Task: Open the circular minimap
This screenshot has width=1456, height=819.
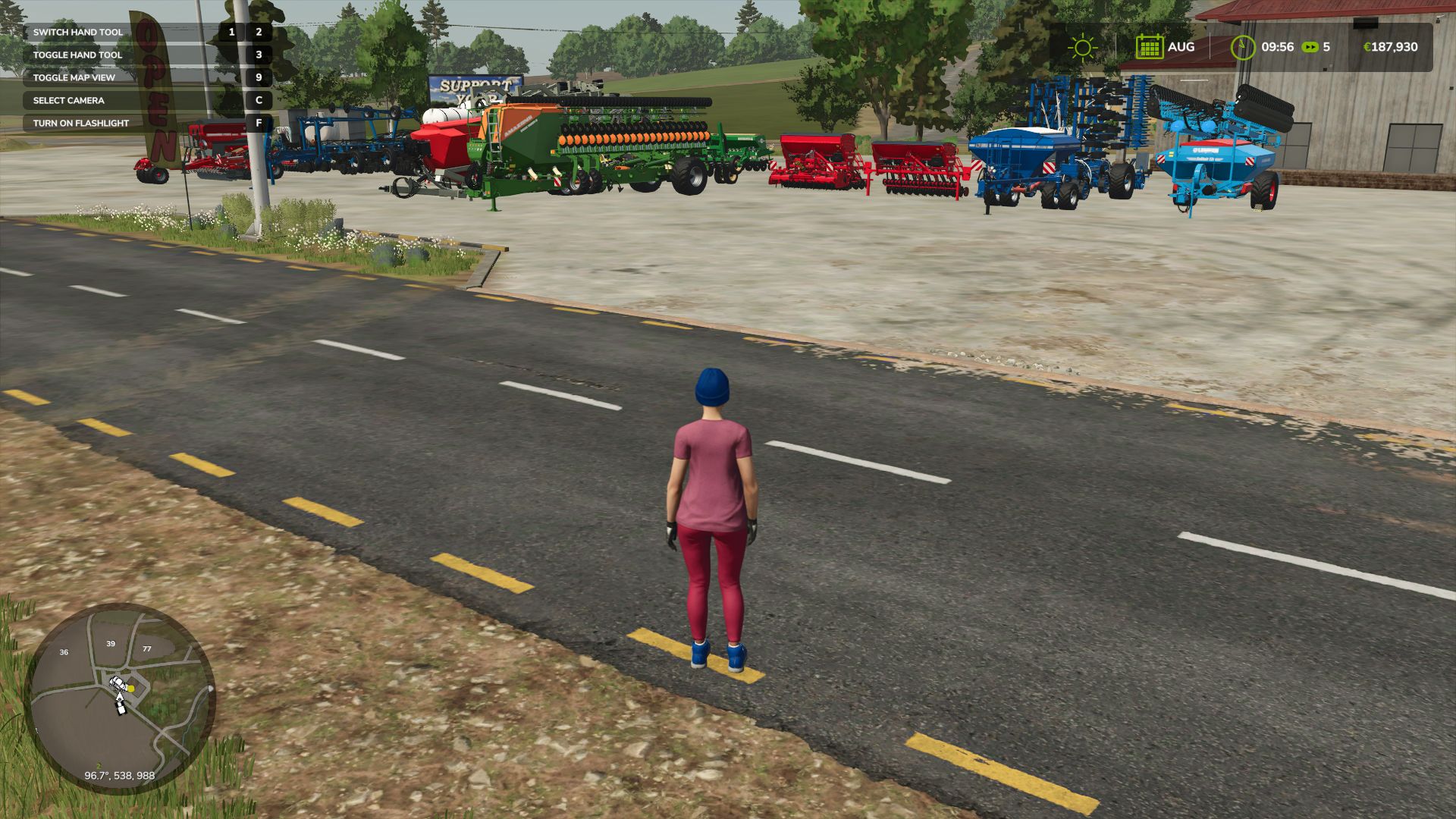Action: pos(120,698)
